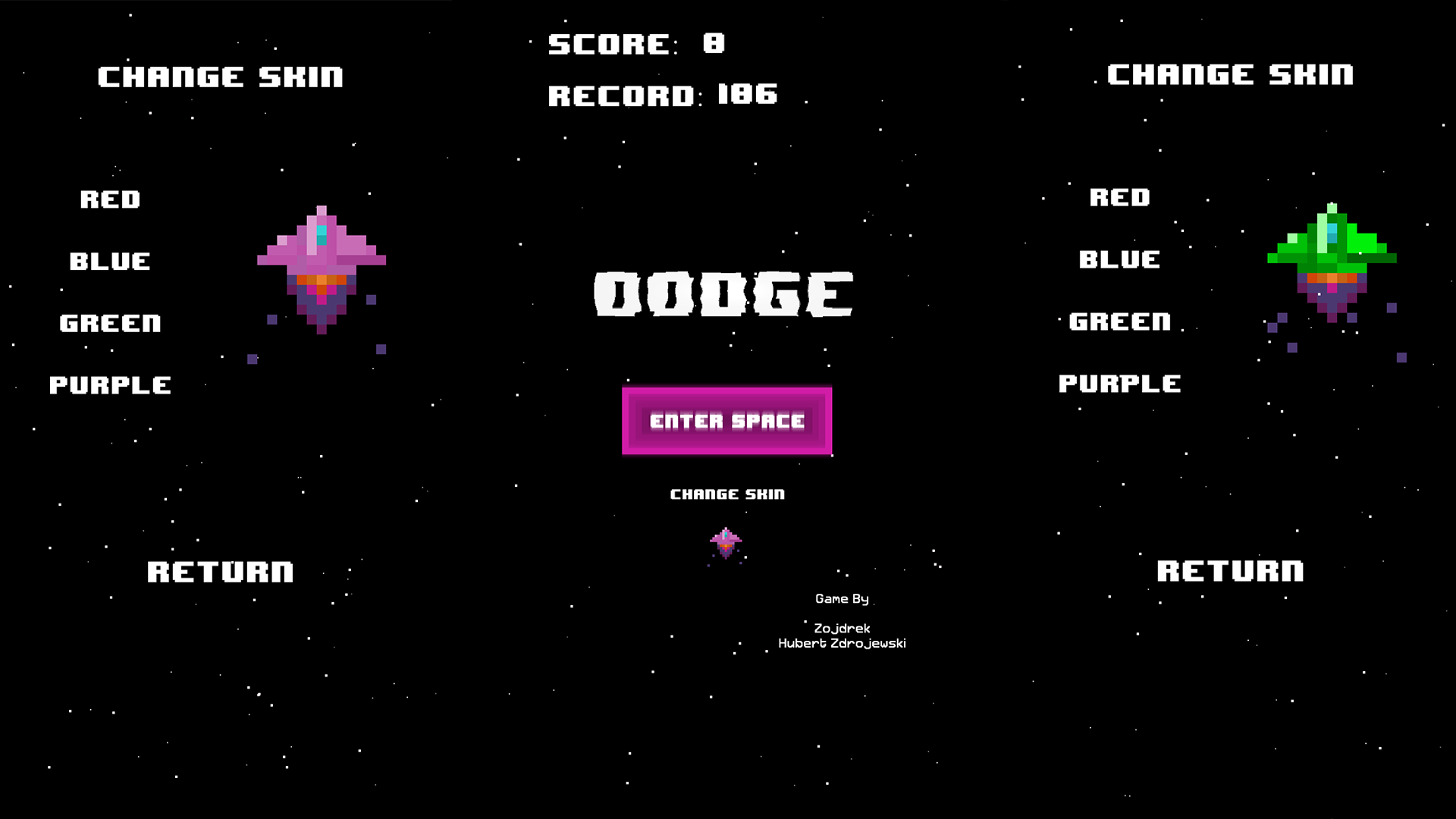
Task: Click RETURN on the right skin panel
Action: pyautogui.click(x=1230, y=570)
